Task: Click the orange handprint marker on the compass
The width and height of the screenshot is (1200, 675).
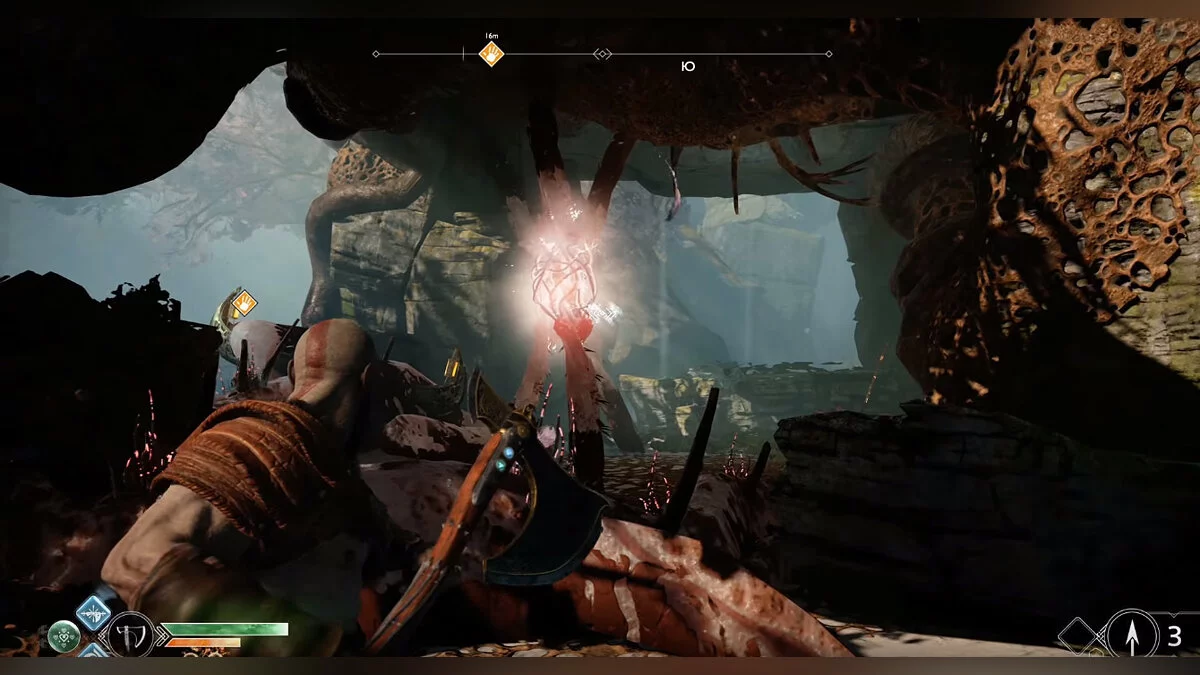Action: tap(491, 54)
